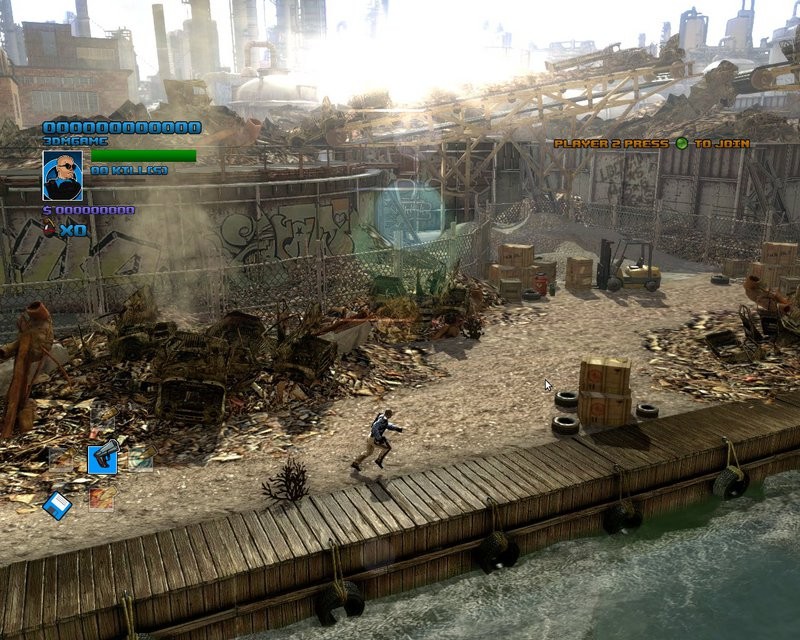Viewport: 800px width, 640px height.
Task: Click the grenade count icon
Action: tap(49, 230)
